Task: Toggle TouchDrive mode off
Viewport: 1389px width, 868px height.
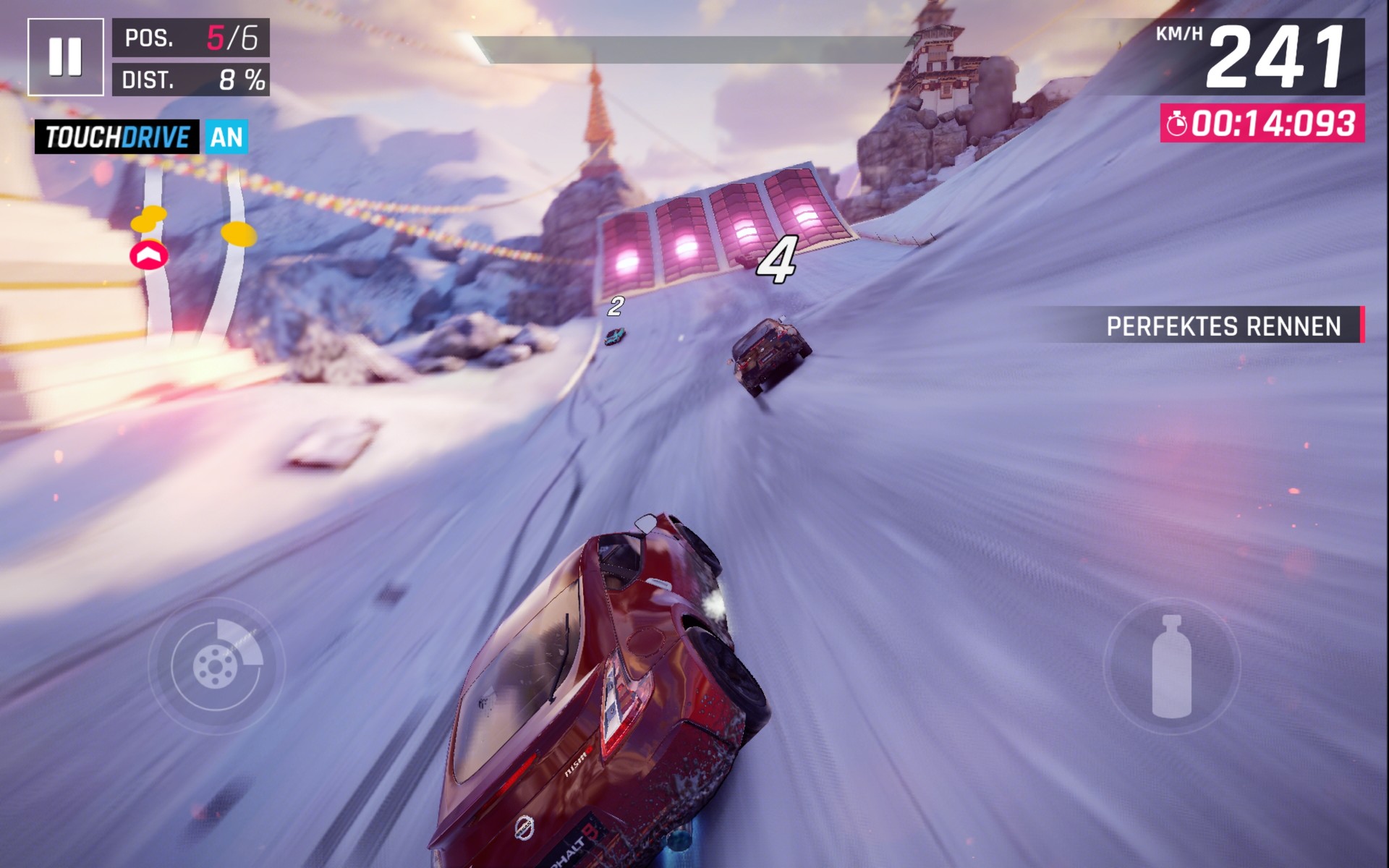Action: pyautogui.click(x=226, y=137)
